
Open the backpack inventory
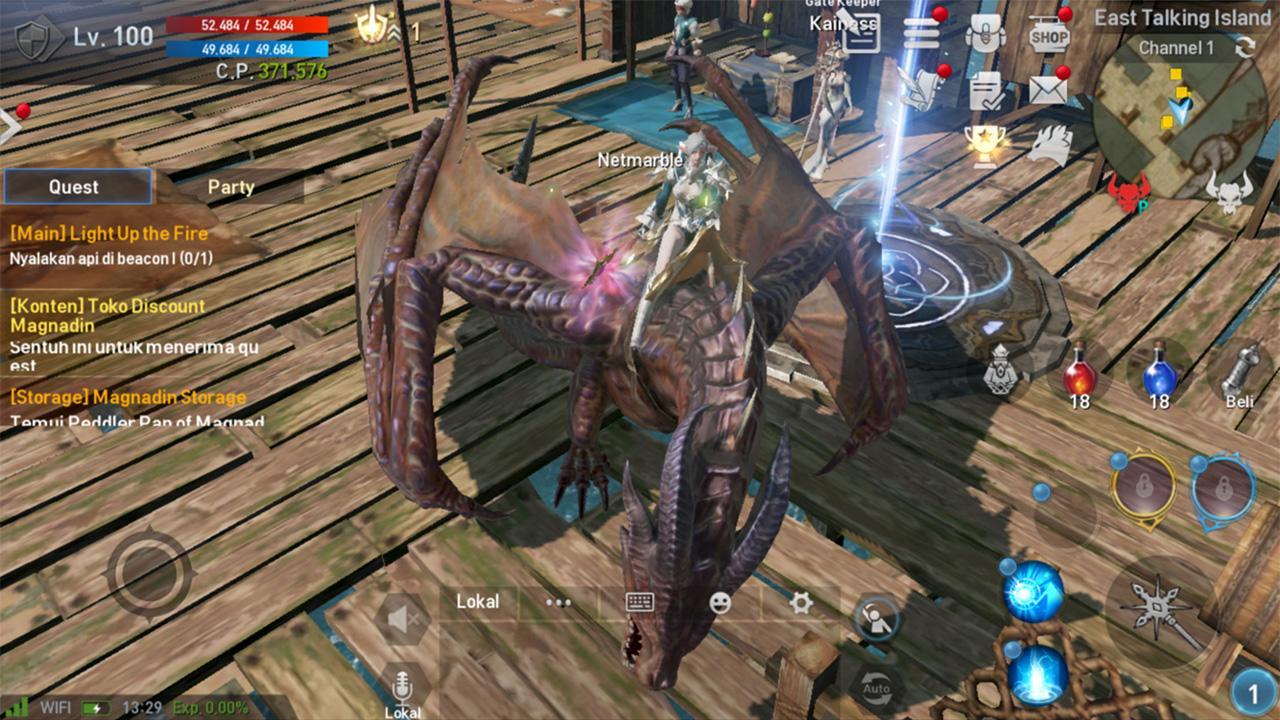click(986, 34)
